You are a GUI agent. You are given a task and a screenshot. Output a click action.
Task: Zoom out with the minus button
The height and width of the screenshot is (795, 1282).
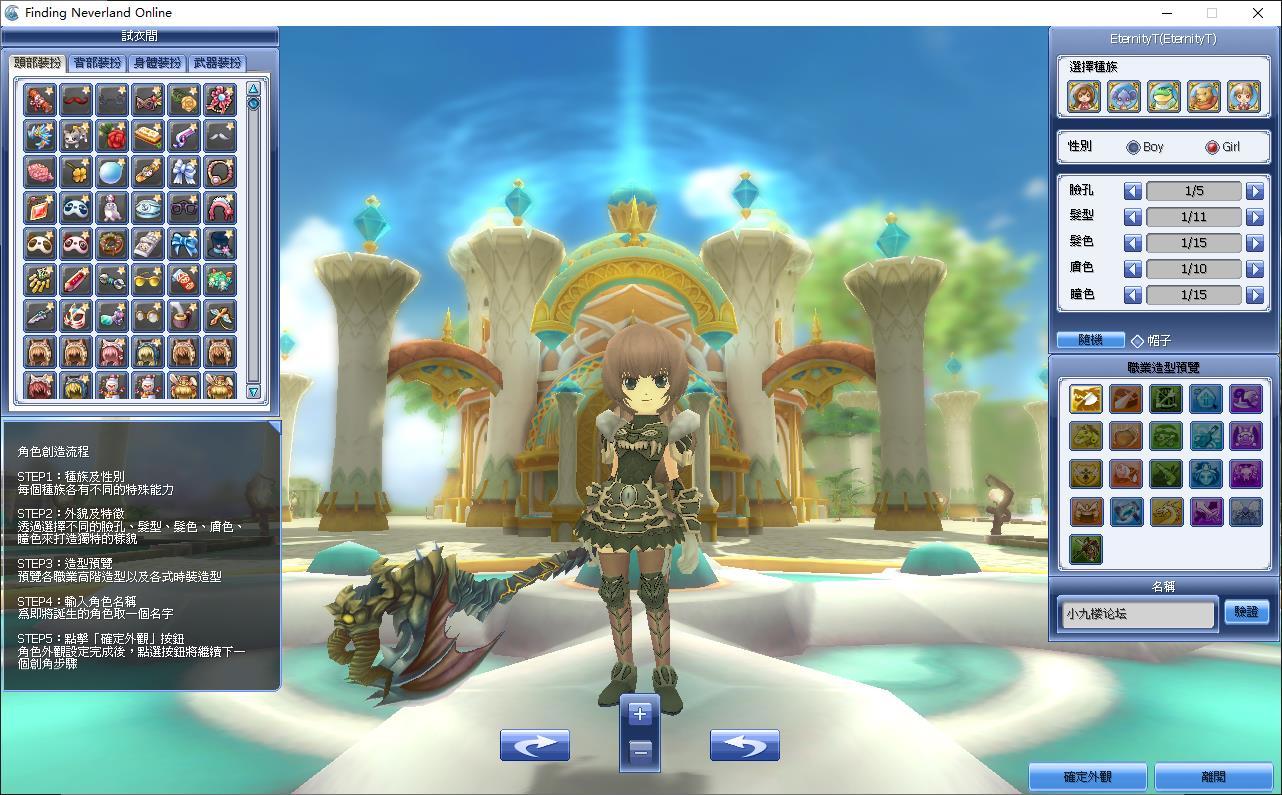(640, 750)
